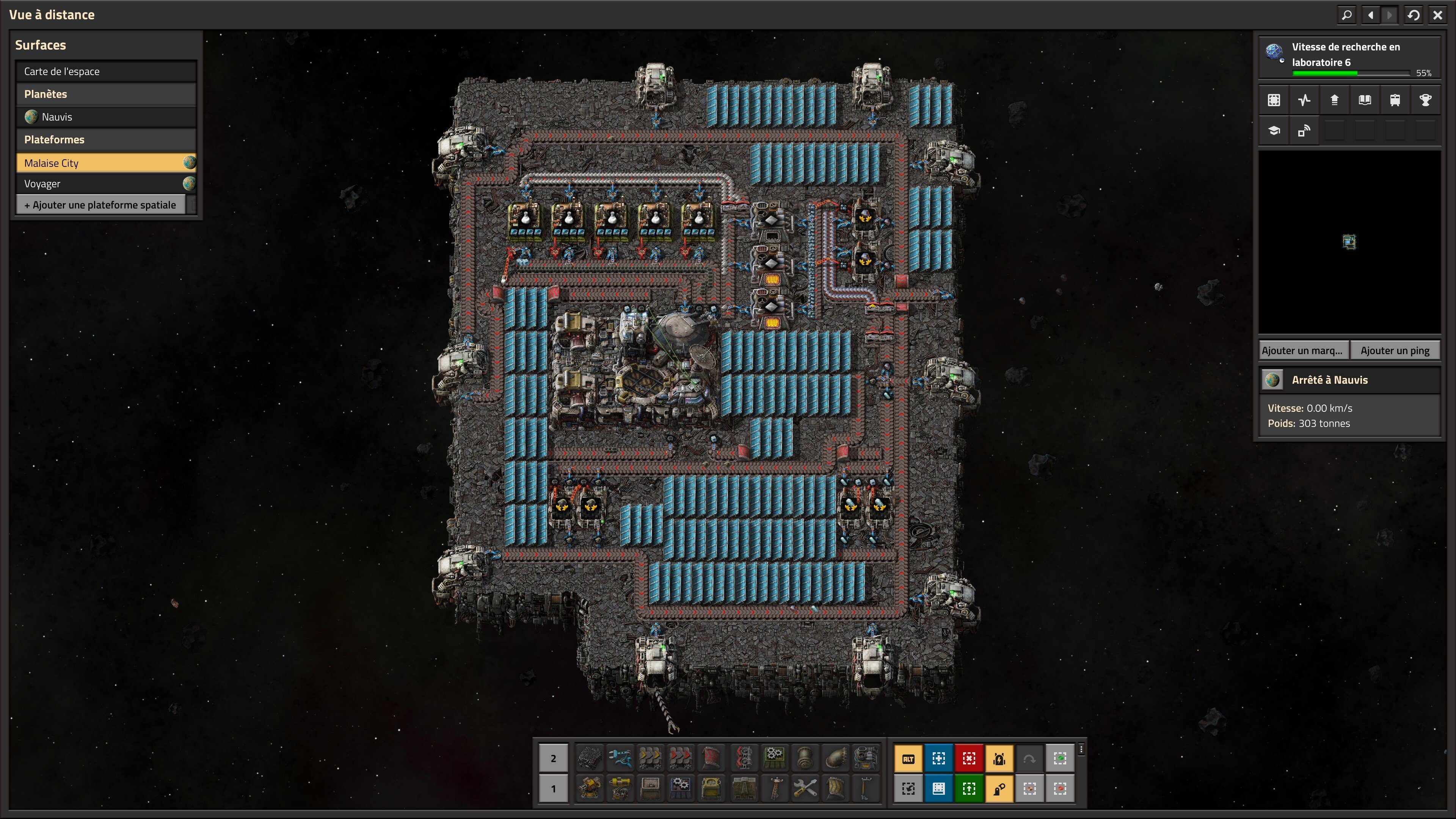Open the trains overview icon

pyautogui.click(x=1395, y=100)
